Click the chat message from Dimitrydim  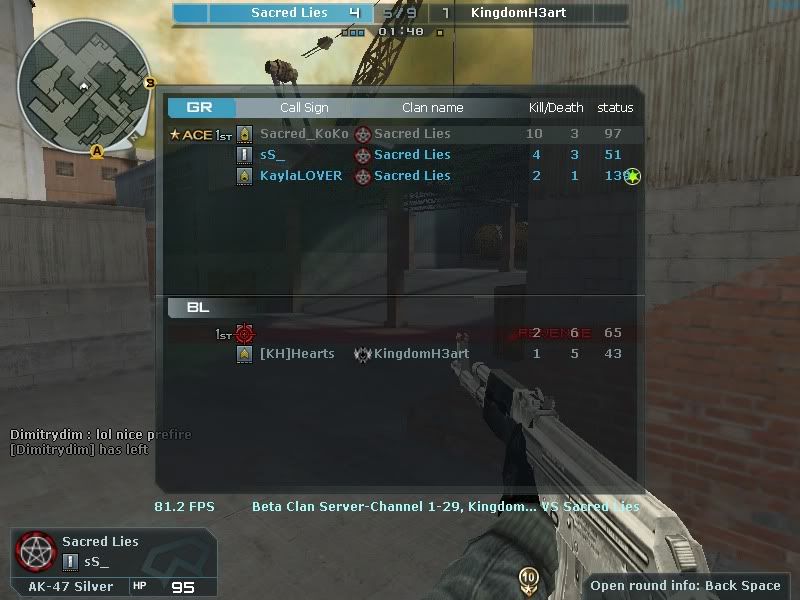100,435
